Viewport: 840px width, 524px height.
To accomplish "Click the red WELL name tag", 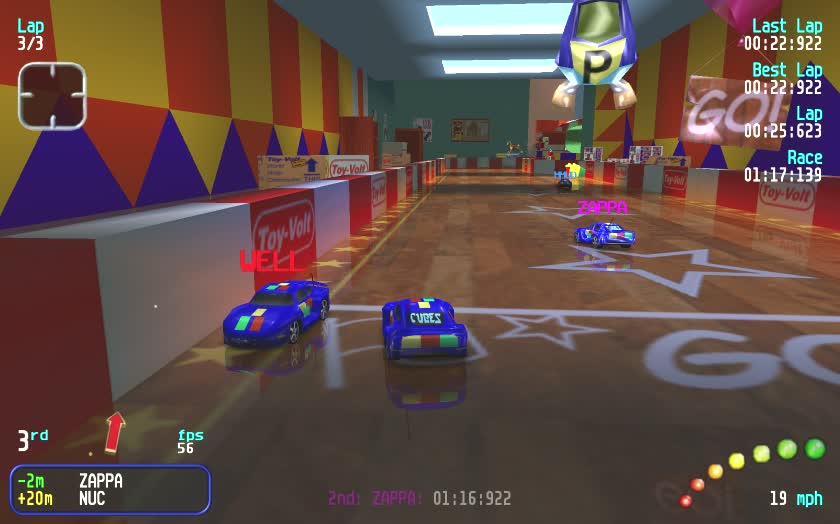I will [269, 262].
